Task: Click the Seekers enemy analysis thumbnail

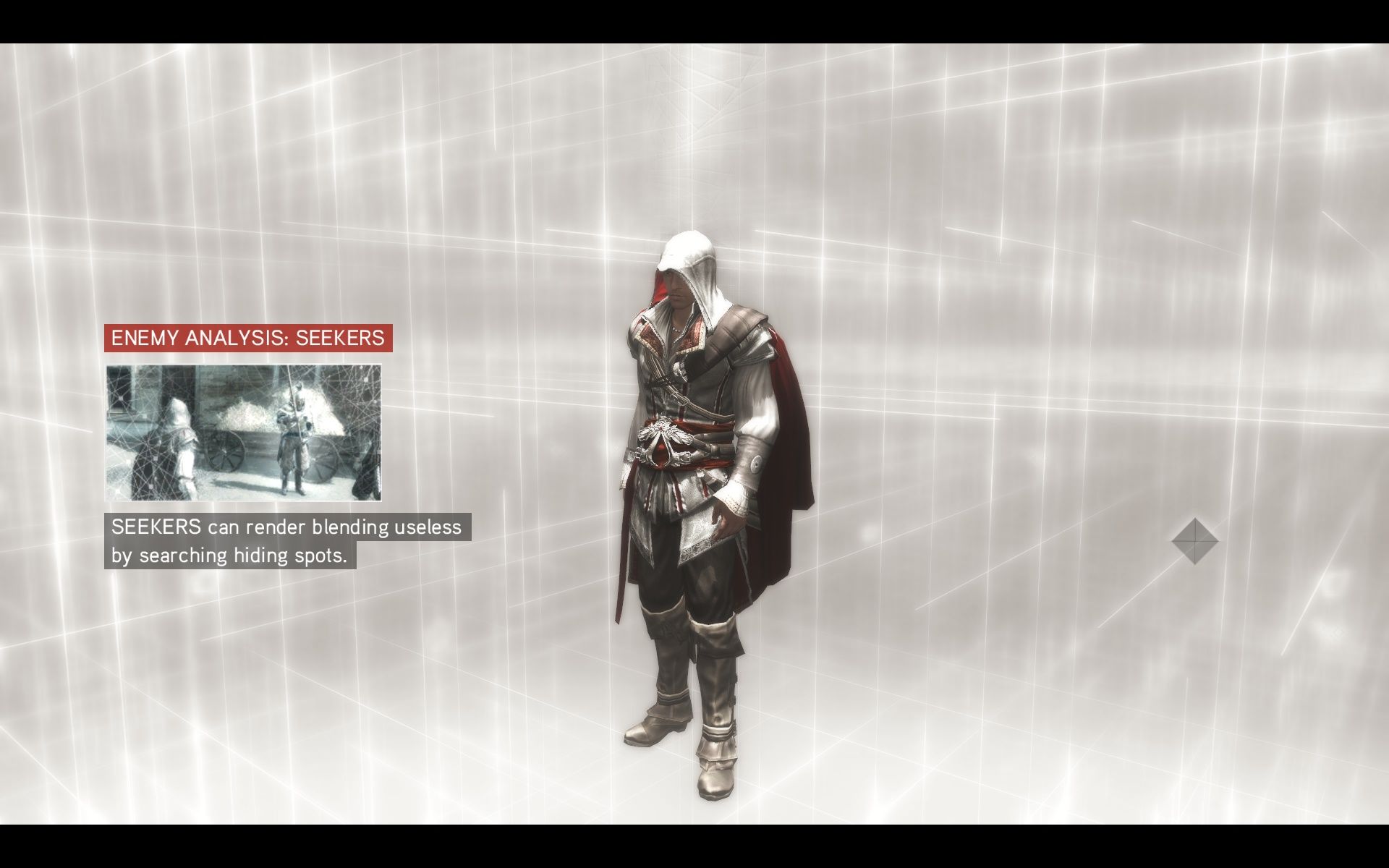Action: click(x=244, y=433)
